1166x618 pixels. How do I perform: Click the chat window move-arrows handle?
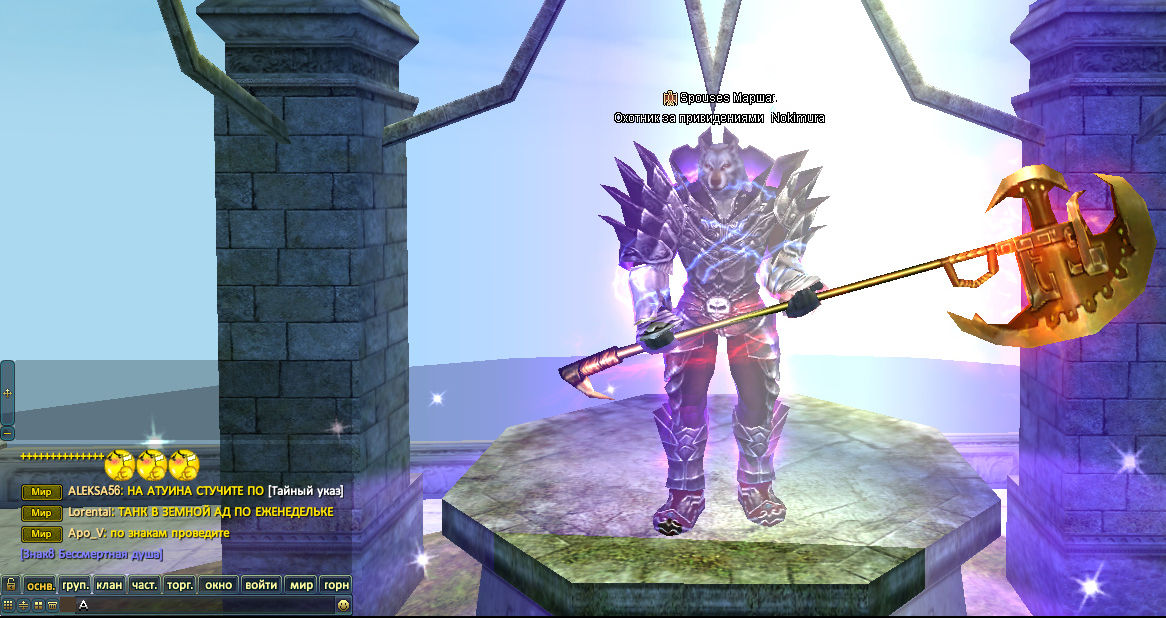pyautogui.click(x=7, y=393)
